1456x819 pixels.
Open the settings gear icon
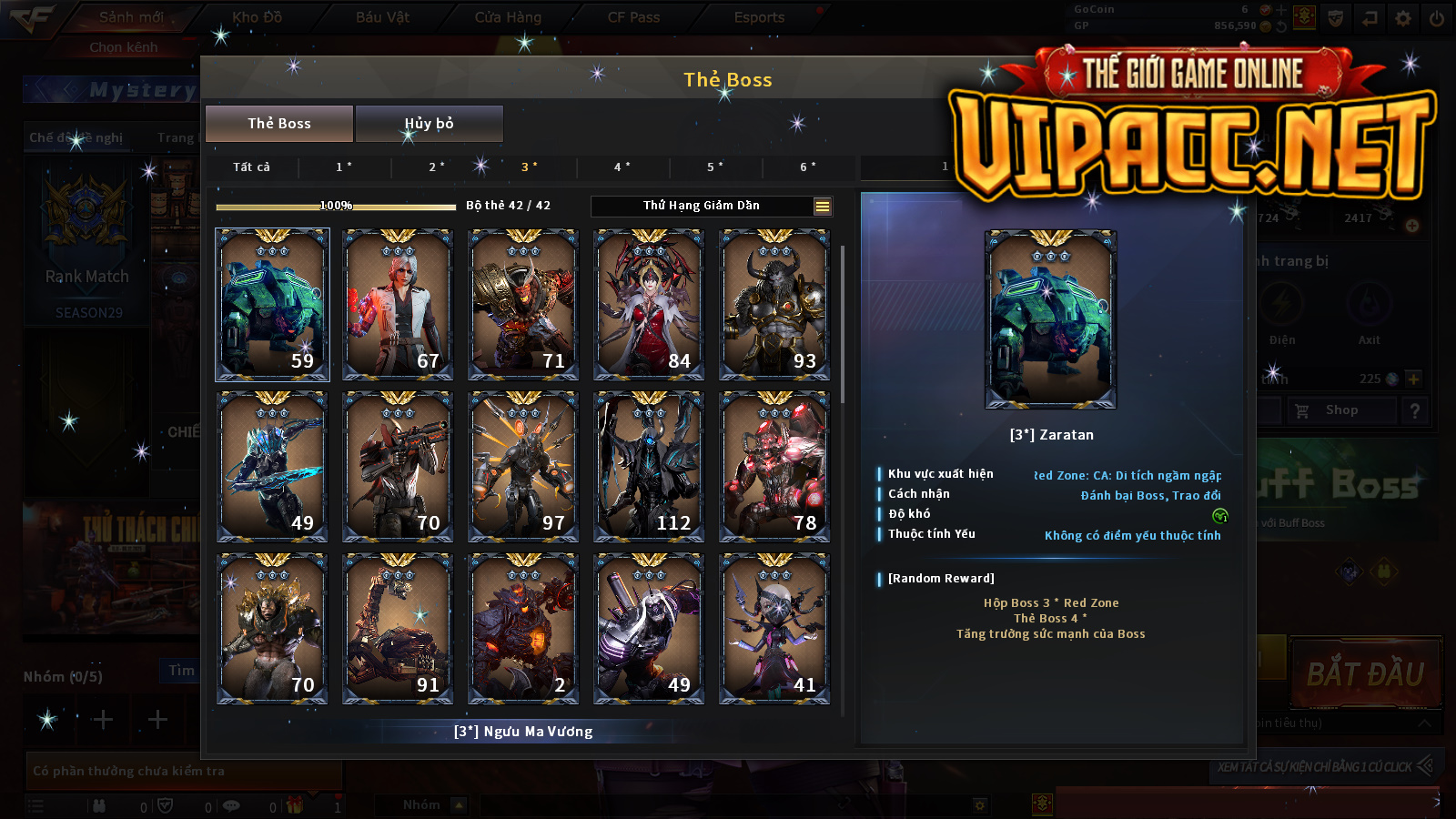click(x=1403, y=18)
